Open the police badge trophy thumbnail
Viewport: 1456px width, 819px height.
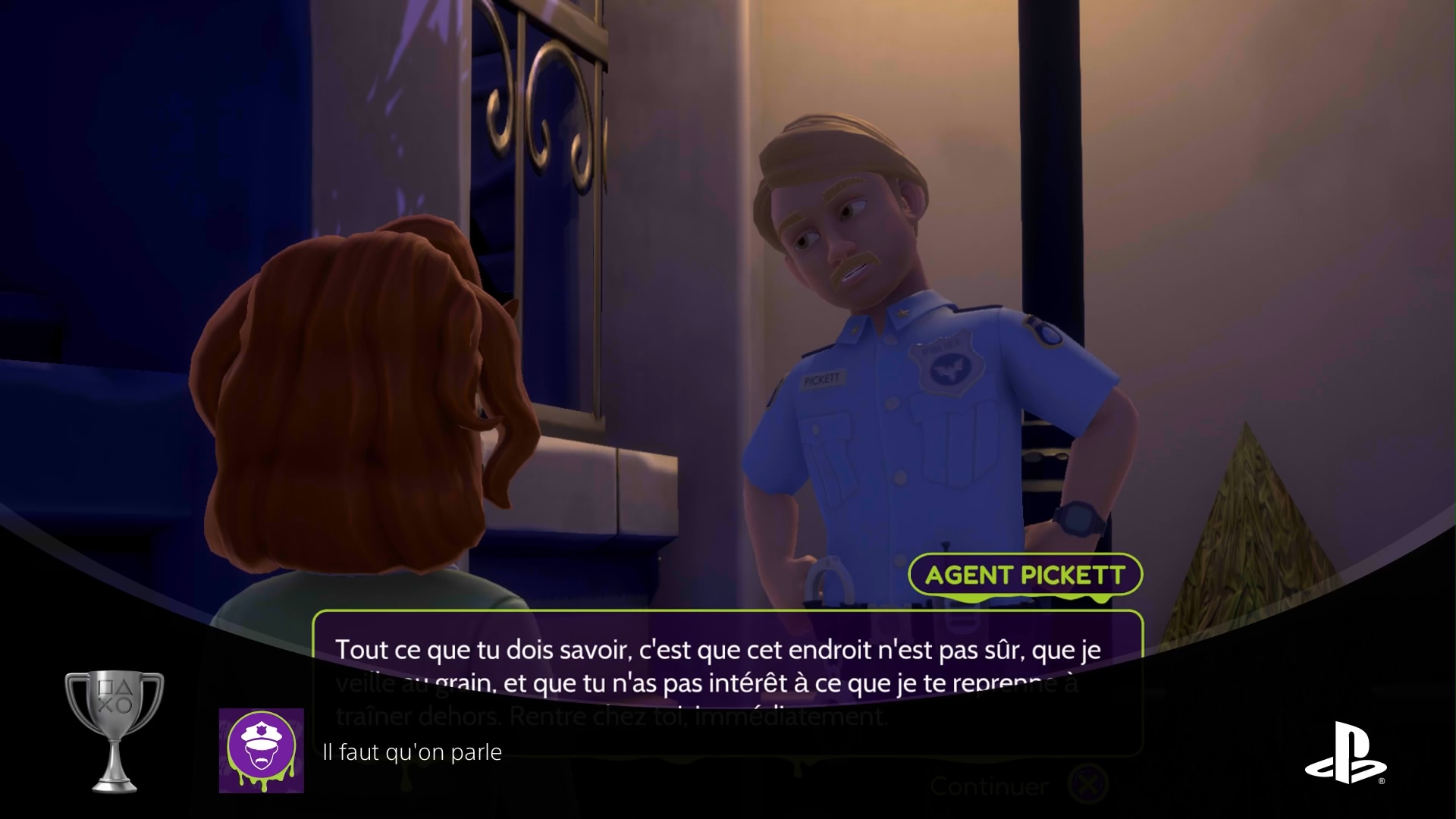coord(262,751)
